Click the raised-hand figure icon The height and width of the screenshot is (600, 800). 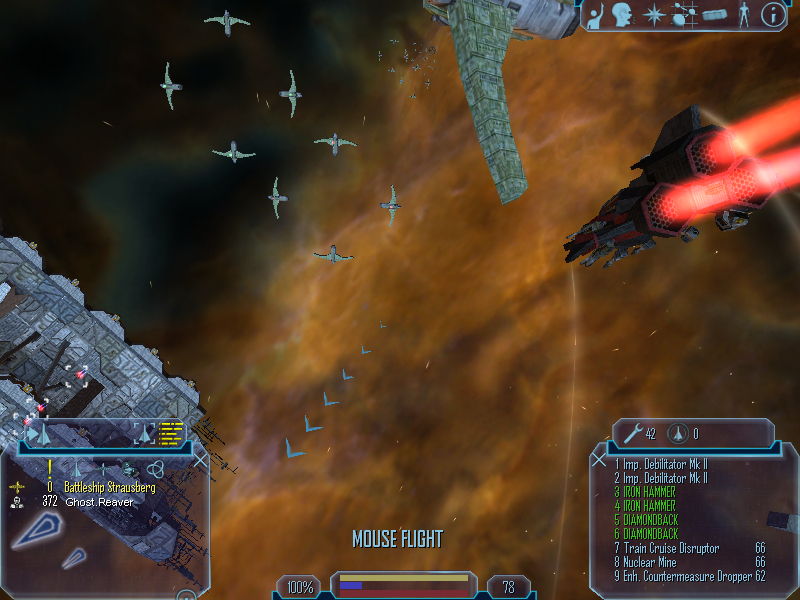[x=597, y=14]
